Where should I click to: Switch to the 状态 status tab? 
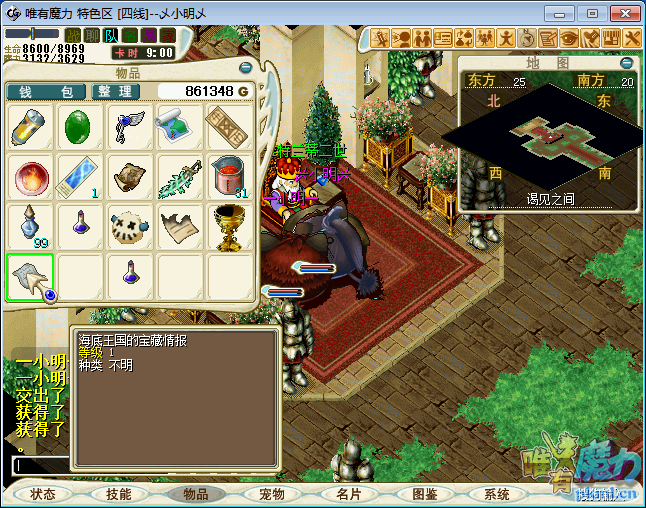[x=43, y=494]
